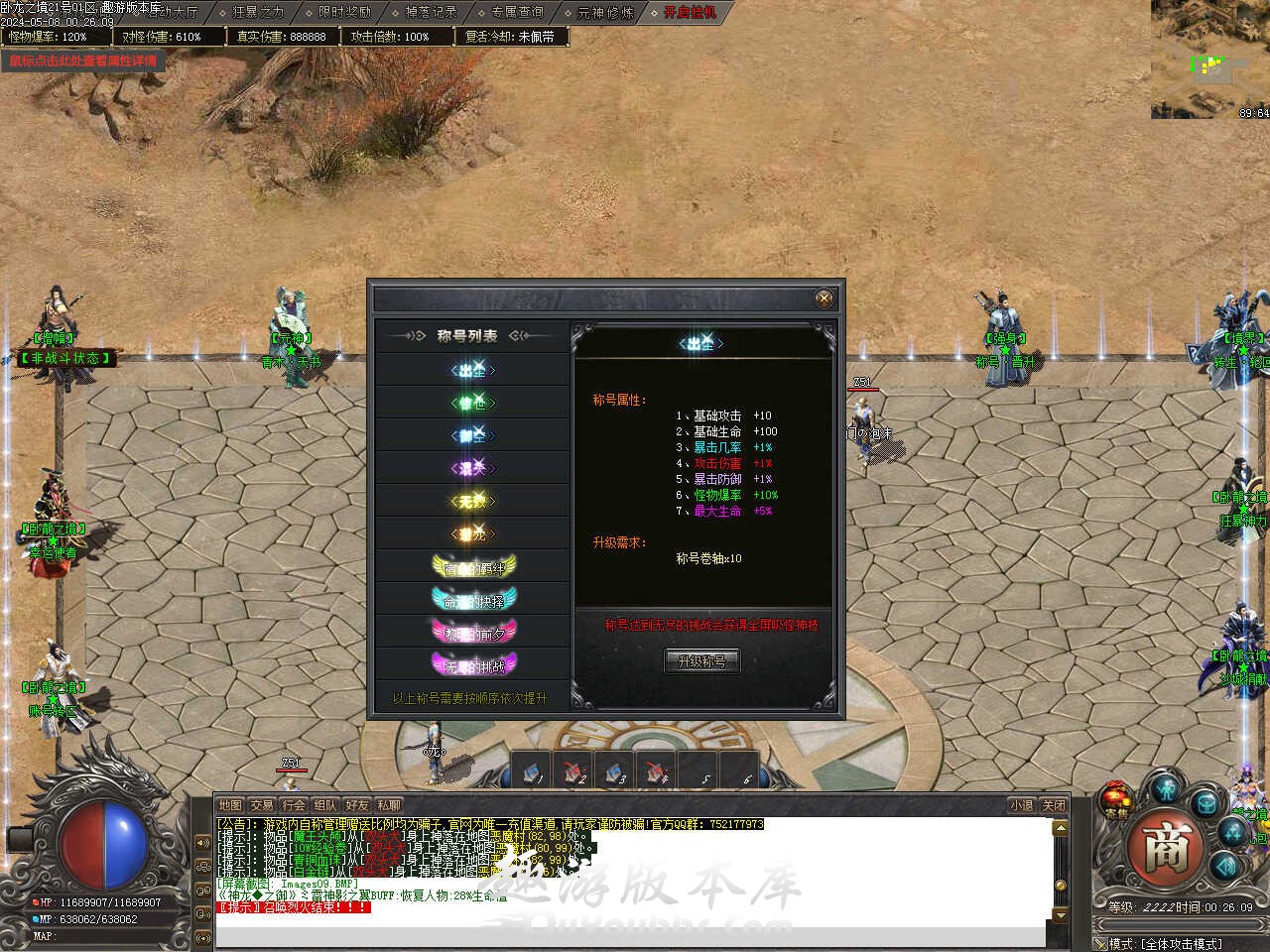
Task: Open the 限时奖励 timed rewards menu
Action: [343, 13]
